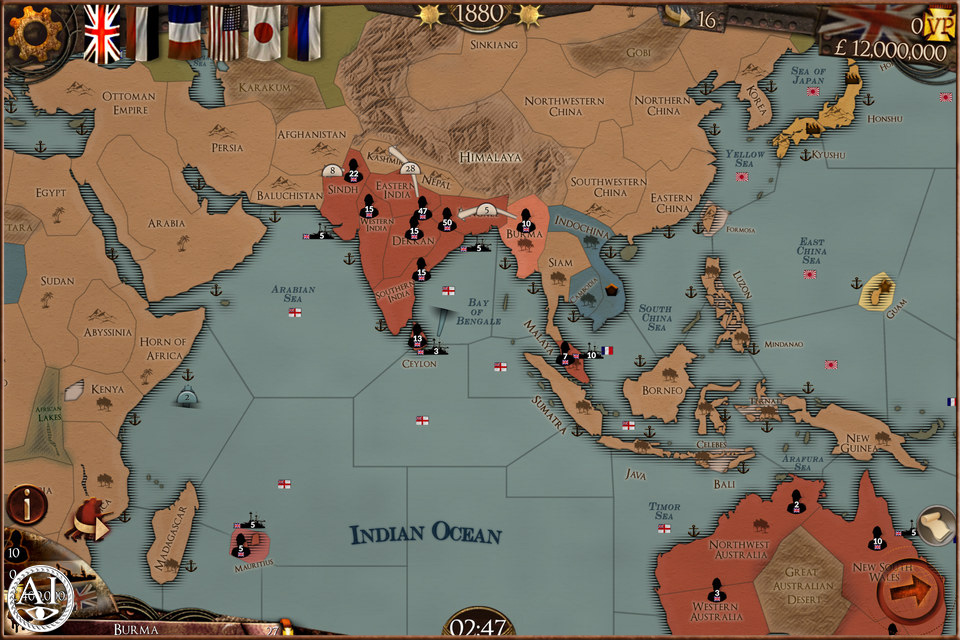This screenshot has height=640, width=960.
Task: End turn with the red arrow button
Action: tap(908, 594)
